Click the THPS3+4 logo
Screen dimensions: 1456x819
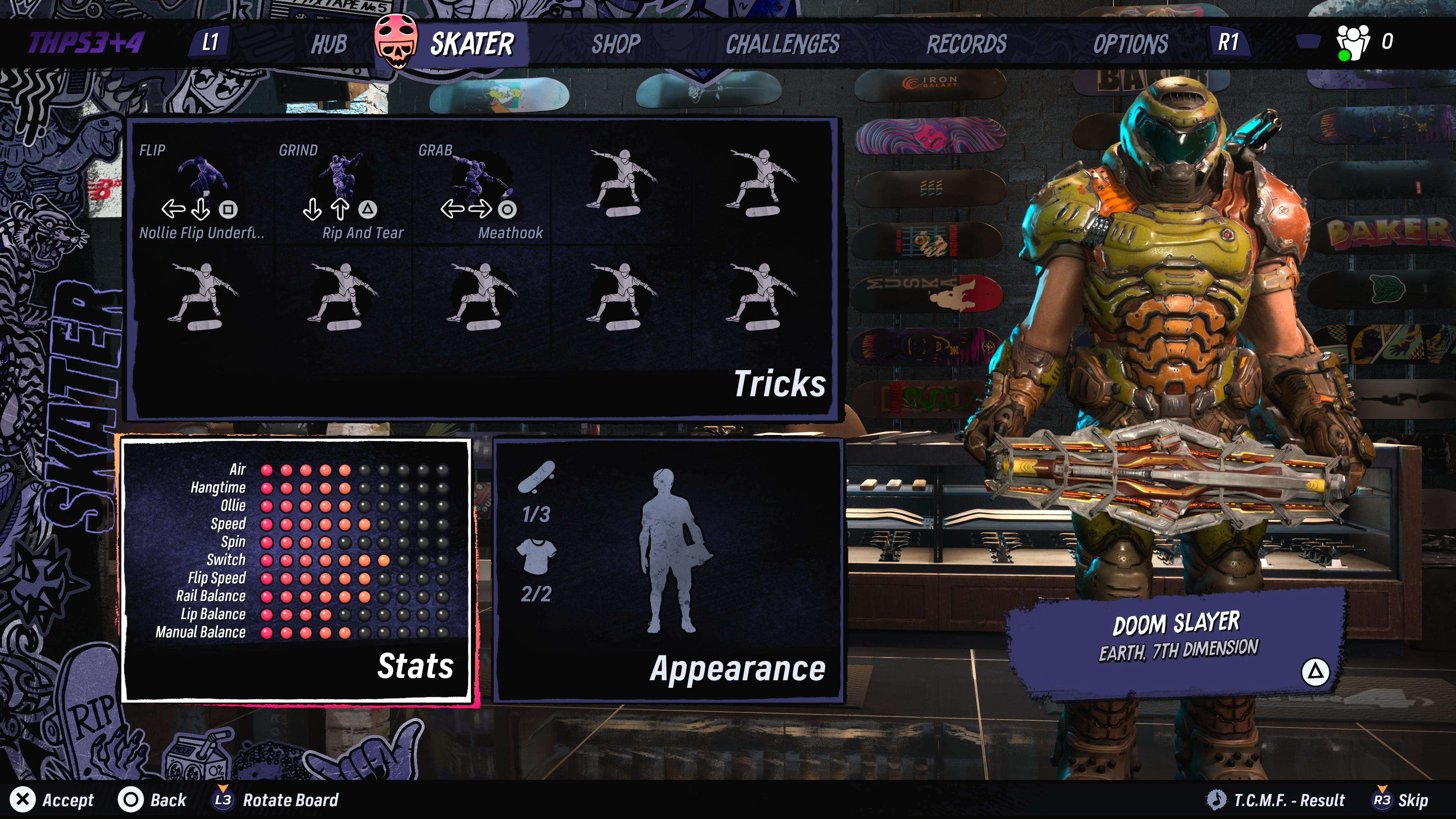pos(86,43)
